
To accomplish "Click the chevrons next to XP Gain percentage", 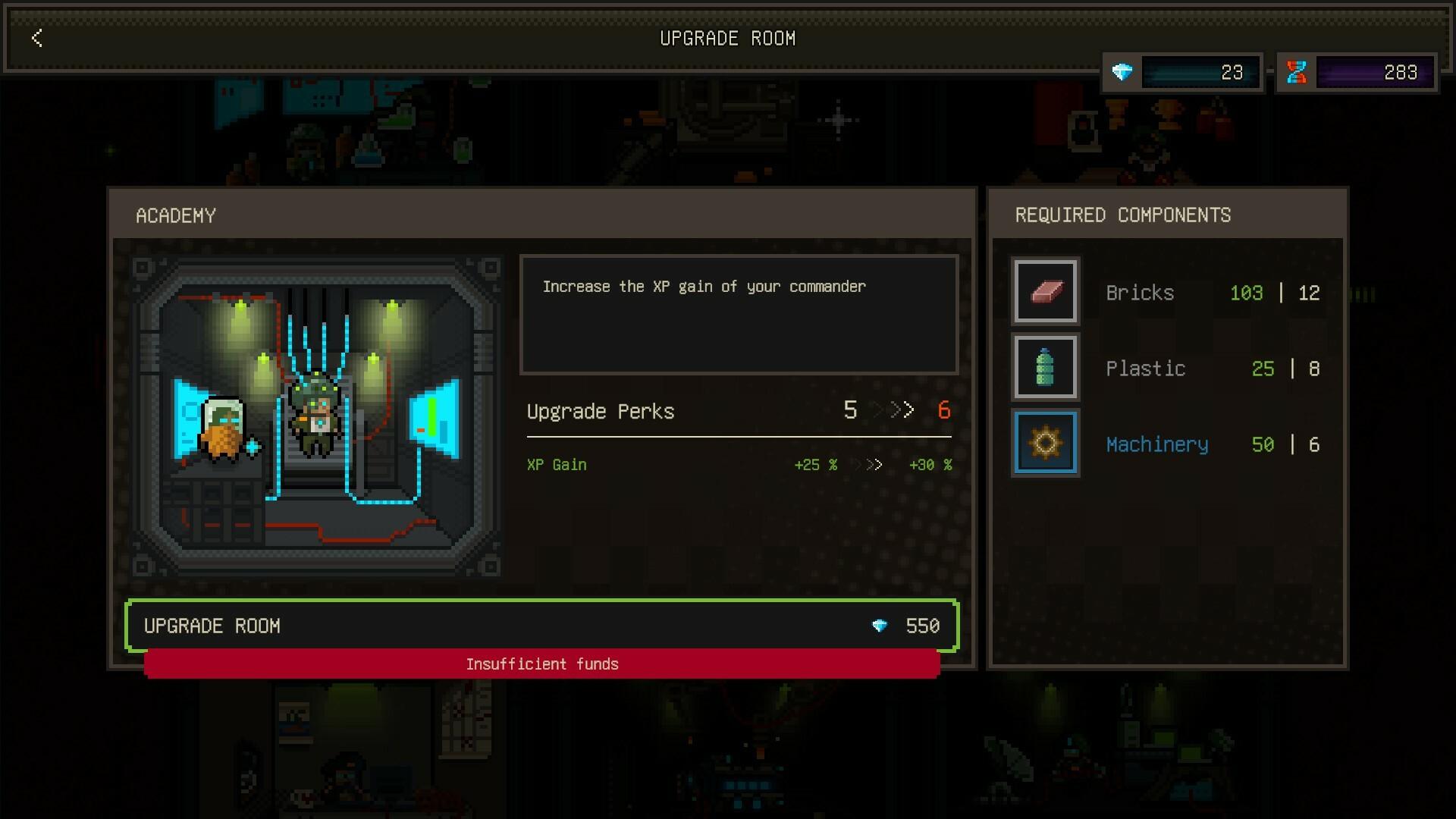I will coord(871,465).
